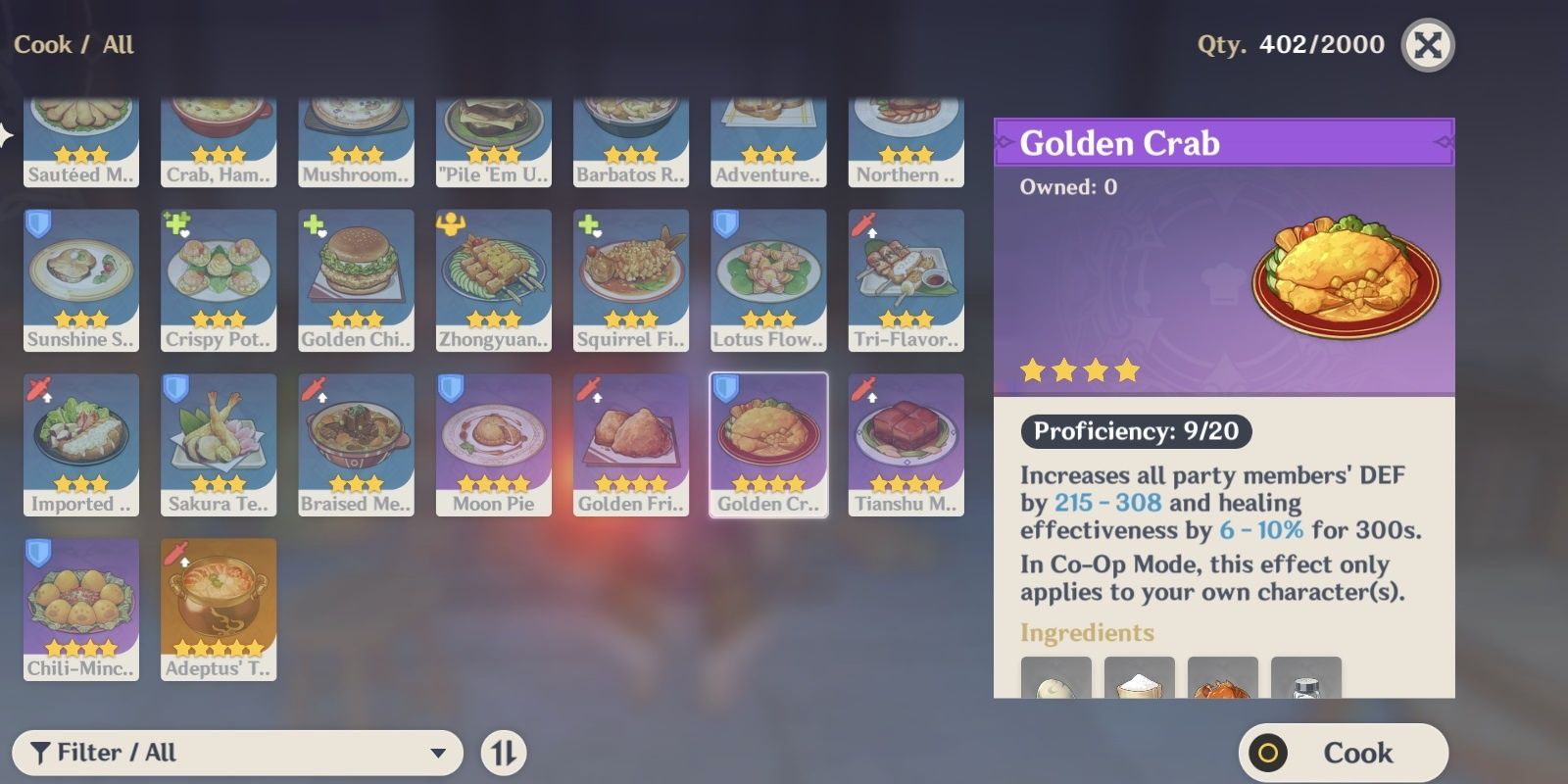Click the fourth star under Golden Crab artwork
The height and width of the screenshot is (784, 1568).
pos(1125,370)
